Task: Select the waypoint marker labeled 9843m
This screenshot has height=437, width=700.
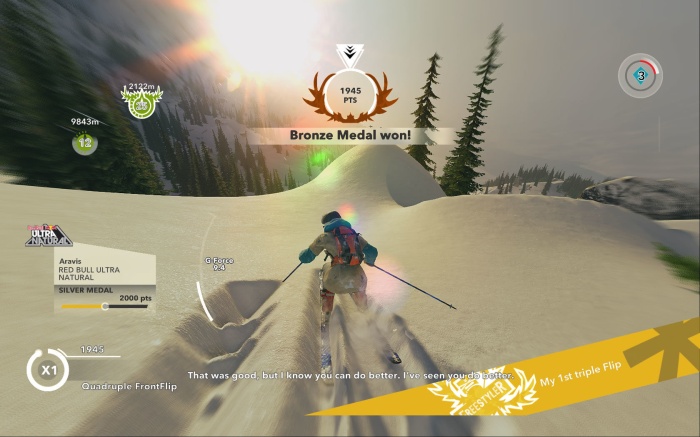Action: (x=85, y=142)
